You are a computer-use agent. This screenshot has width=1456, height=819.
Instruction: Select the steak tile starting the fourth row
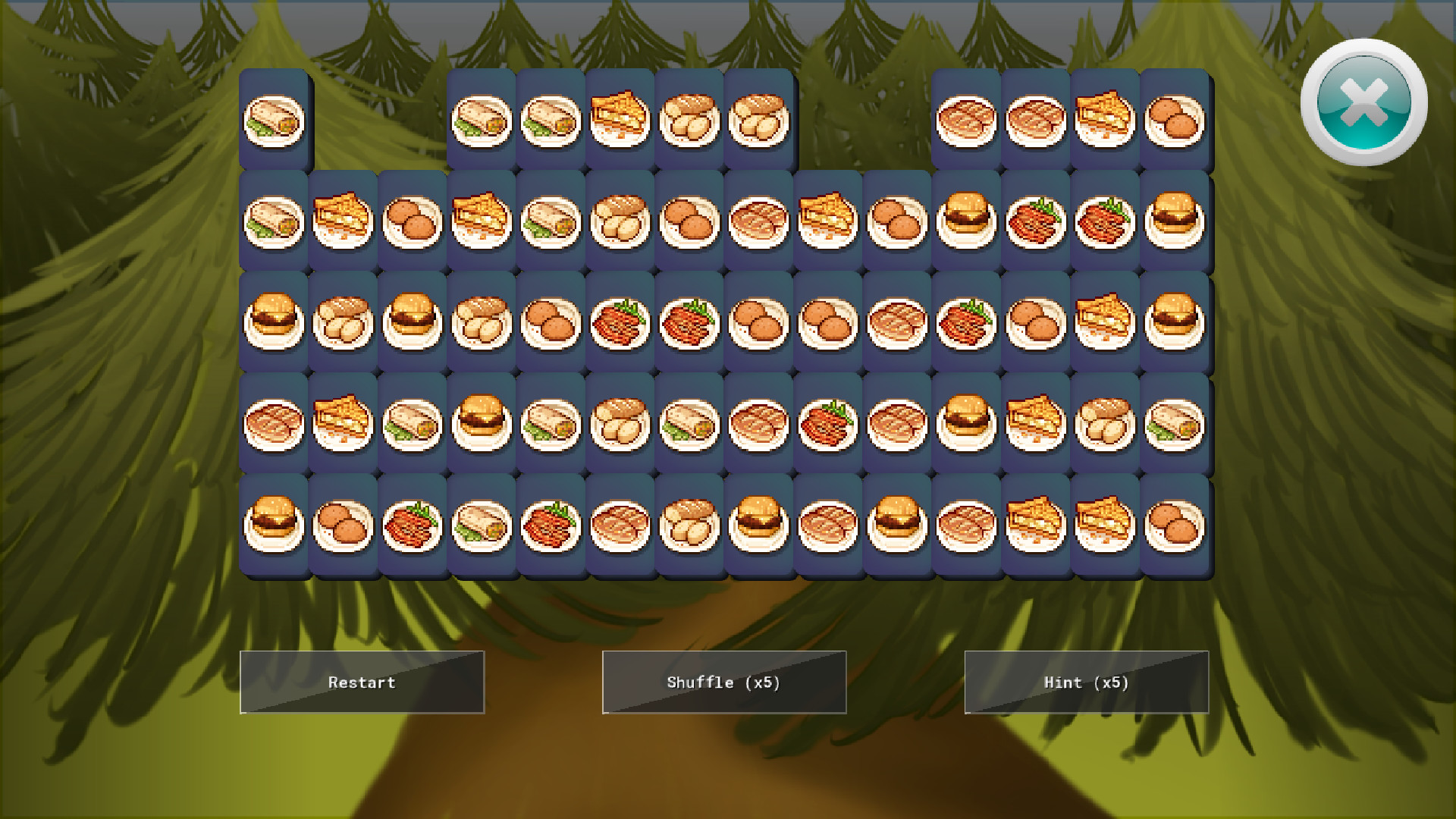(275, 423)
